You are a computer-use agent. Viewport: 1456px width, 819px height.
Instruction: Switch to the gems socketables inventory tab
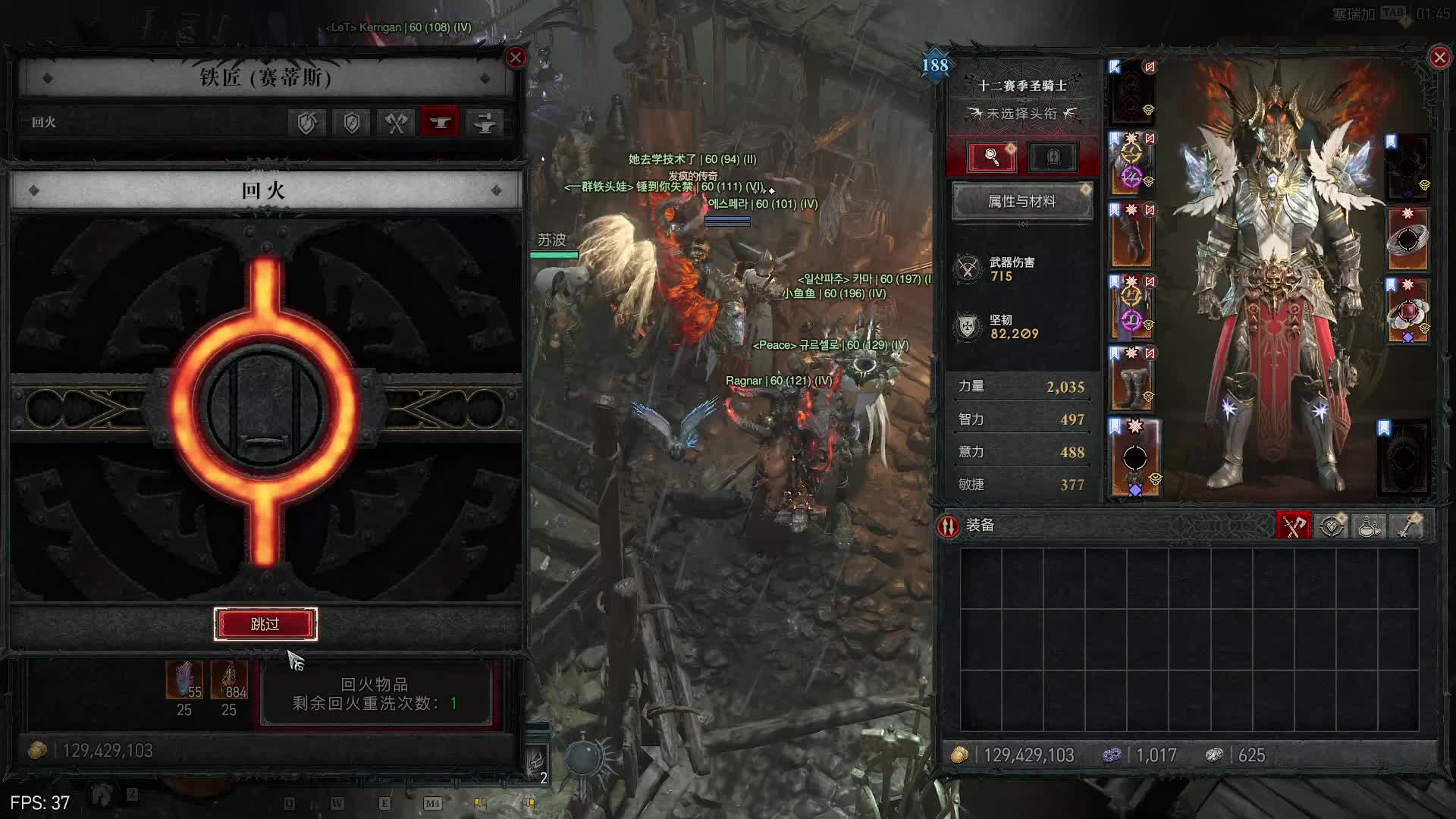[1332, 526]
